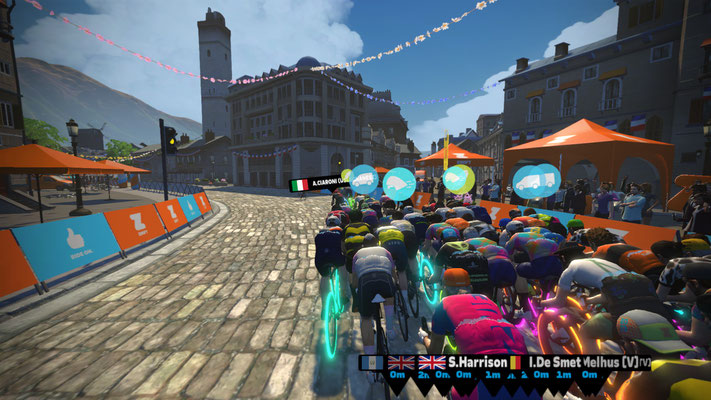Select the A.Ciaroni rider name tag
The image size is (711, 400).
(x=317, y=184)
